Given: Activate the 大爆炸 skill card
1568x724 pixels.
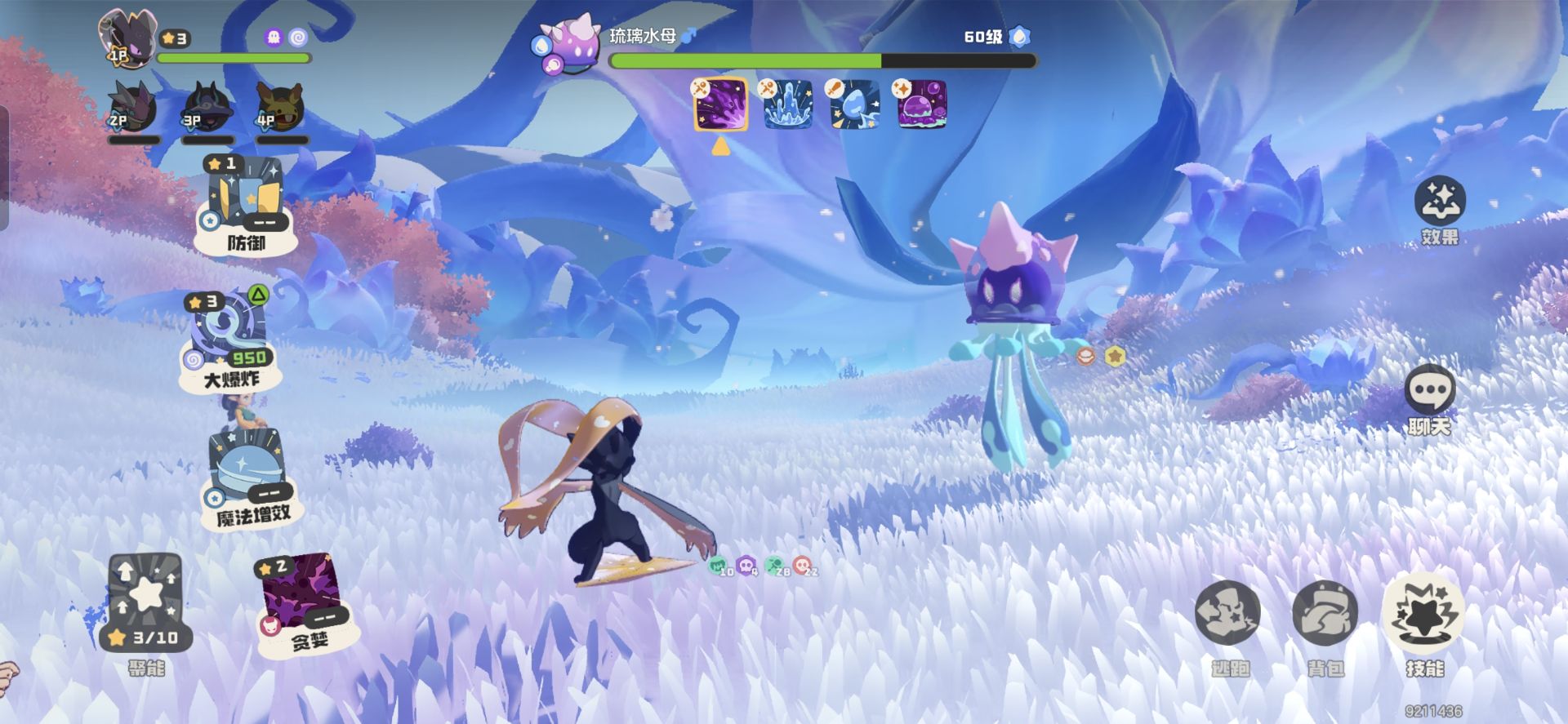Looking at the screenshot, I should (x=231, y=339).
